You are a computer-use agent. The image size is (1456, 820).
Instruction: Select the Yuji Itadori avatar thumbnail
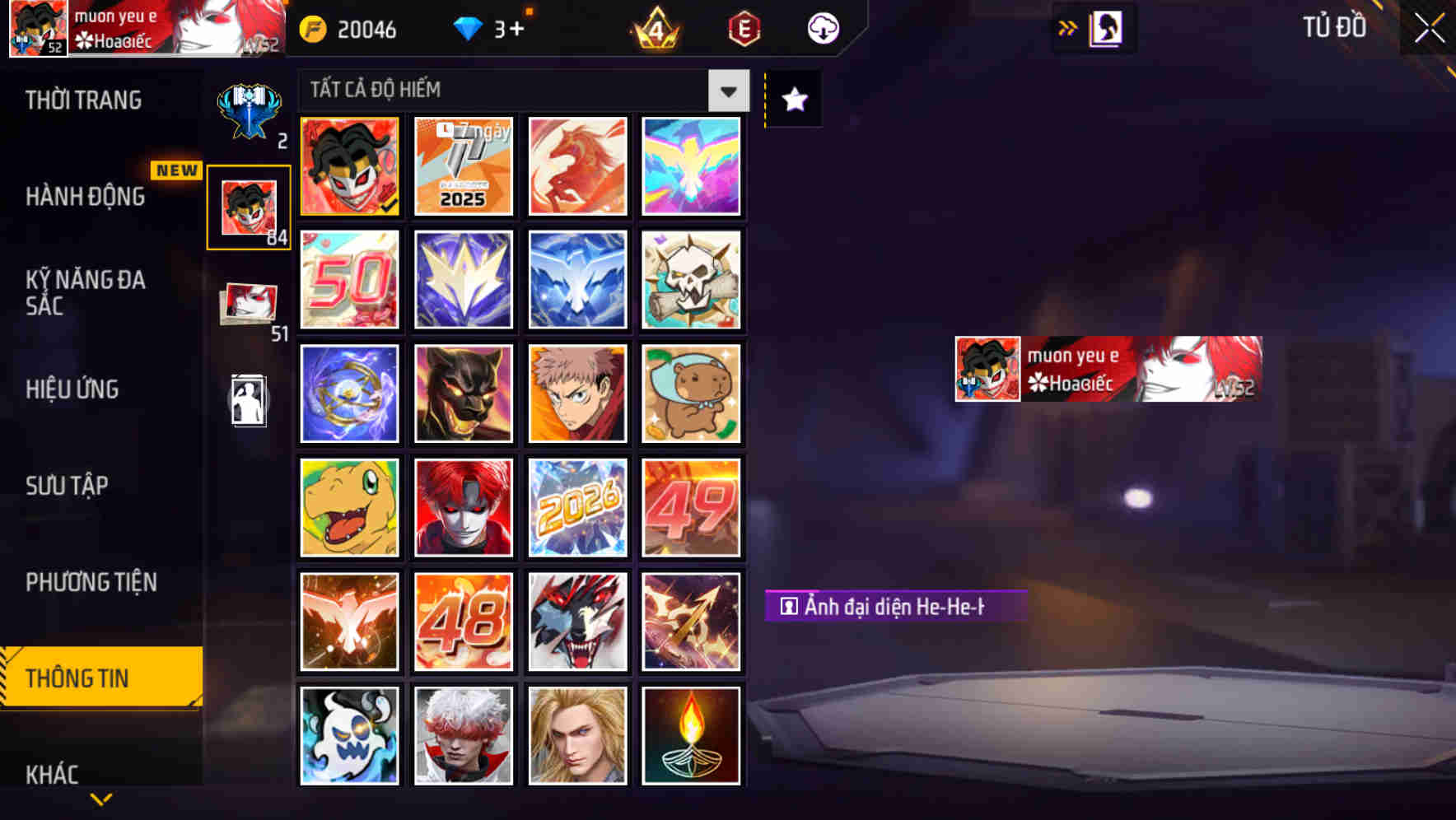(x=577, y=394)
